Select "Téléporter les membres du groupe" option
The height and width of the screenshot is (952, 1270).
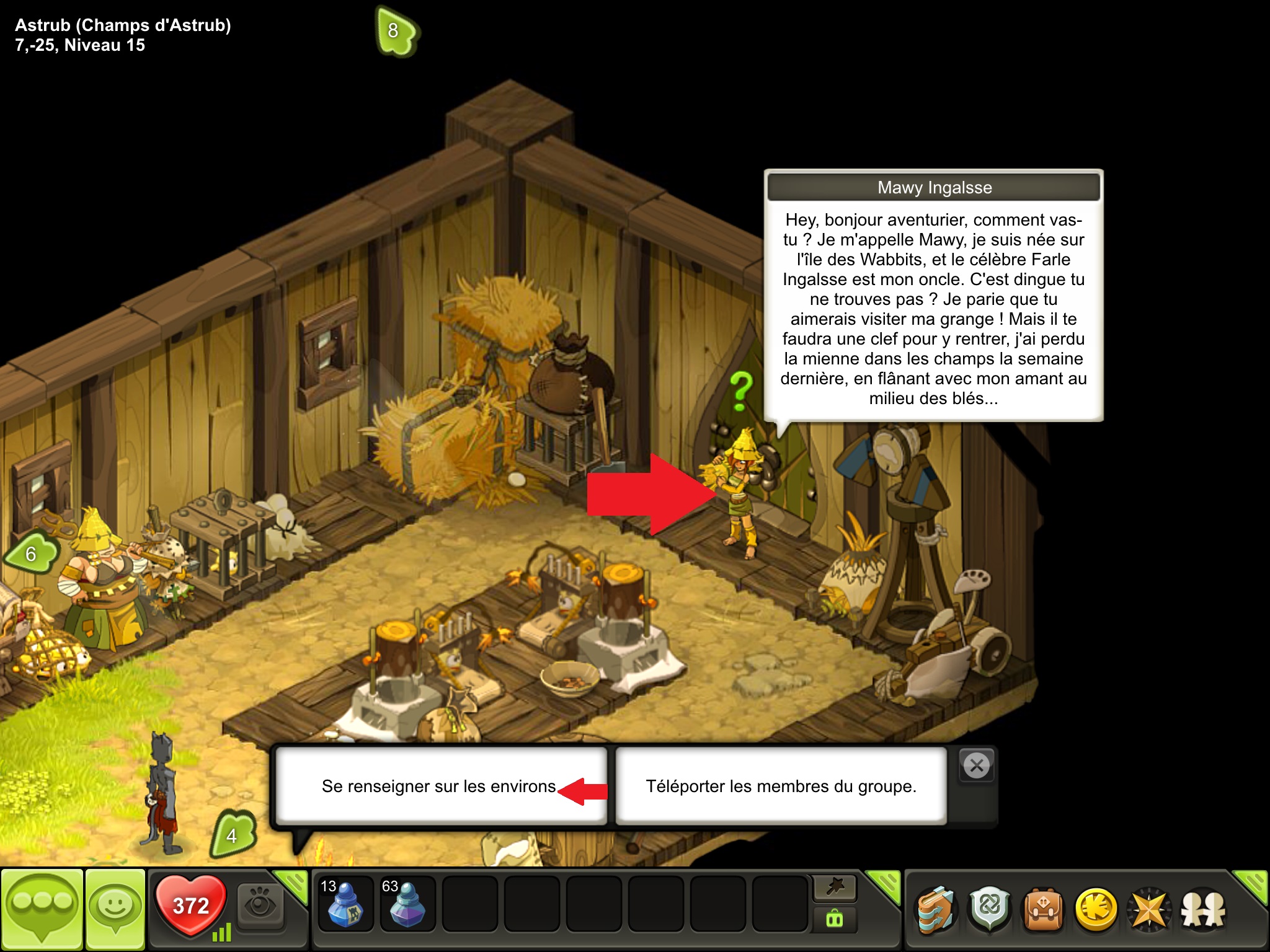(781, 786)
